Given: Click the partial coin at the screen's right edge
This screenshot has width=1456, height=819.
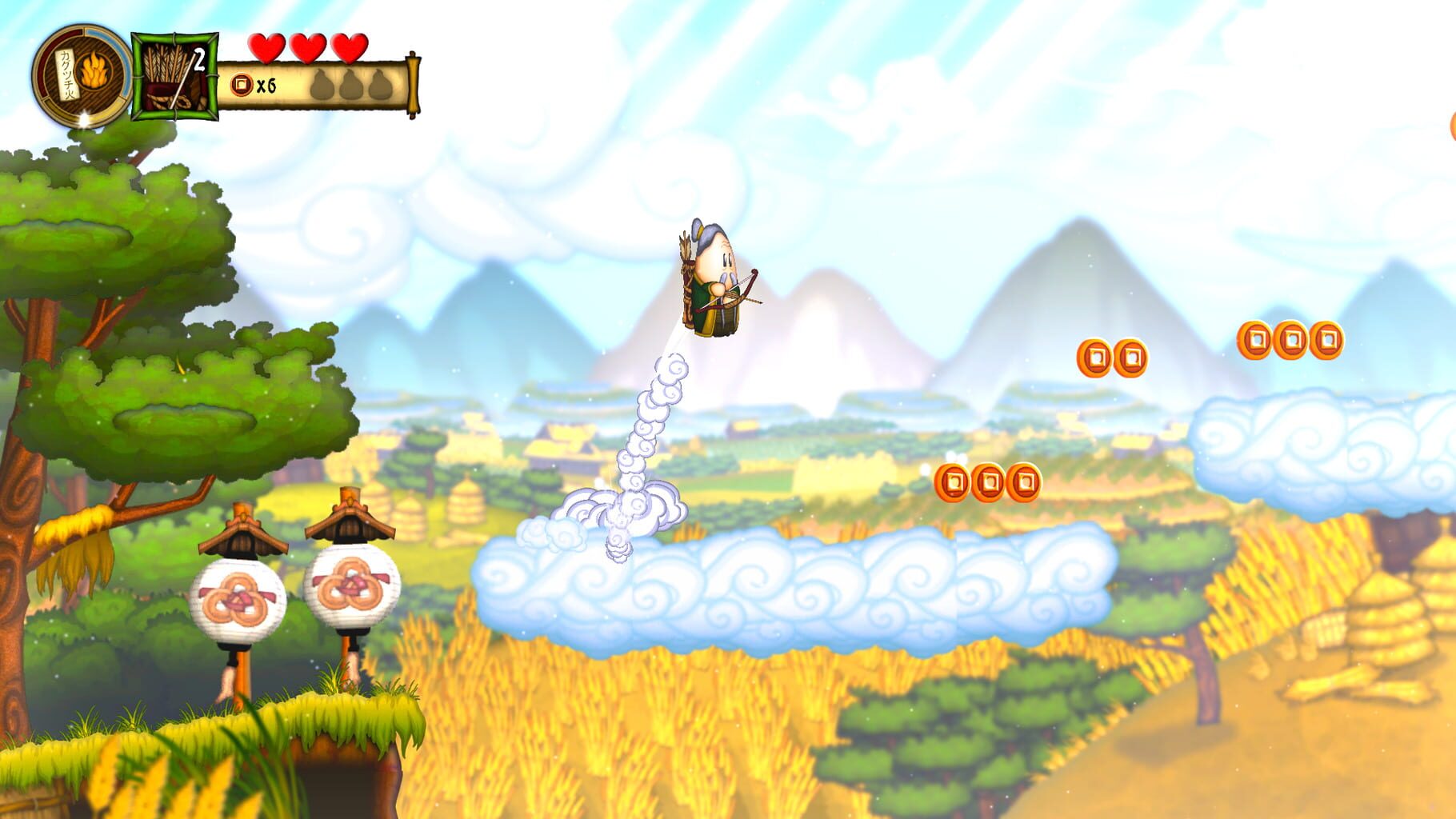Looking at the screenshot, I should [1452, 125].
